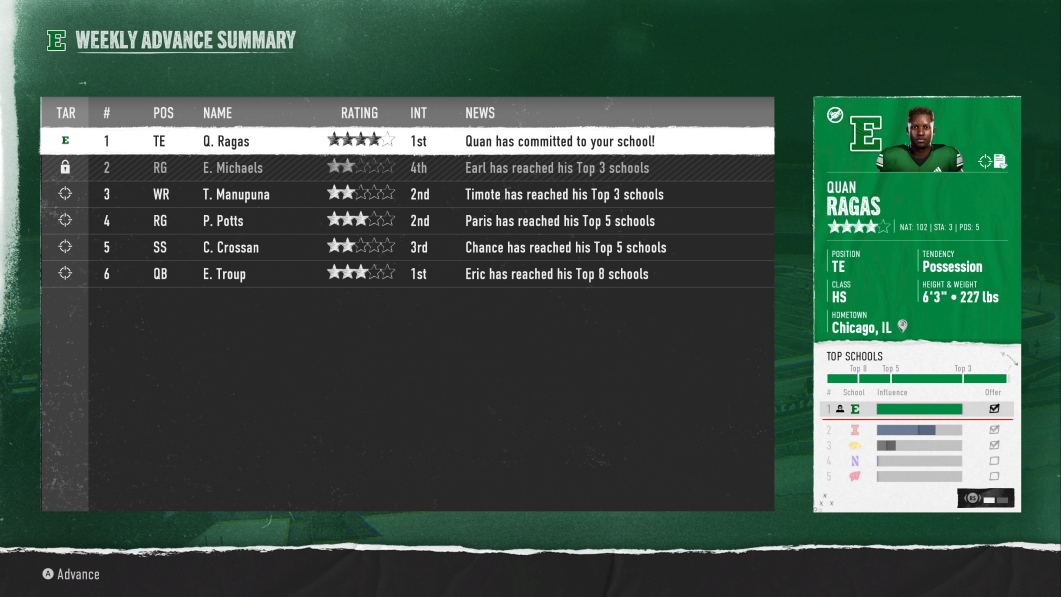Screen dimensions: 1061x597
Task: Select the Q. Ragas recruit row
Action: coord(407,141)
